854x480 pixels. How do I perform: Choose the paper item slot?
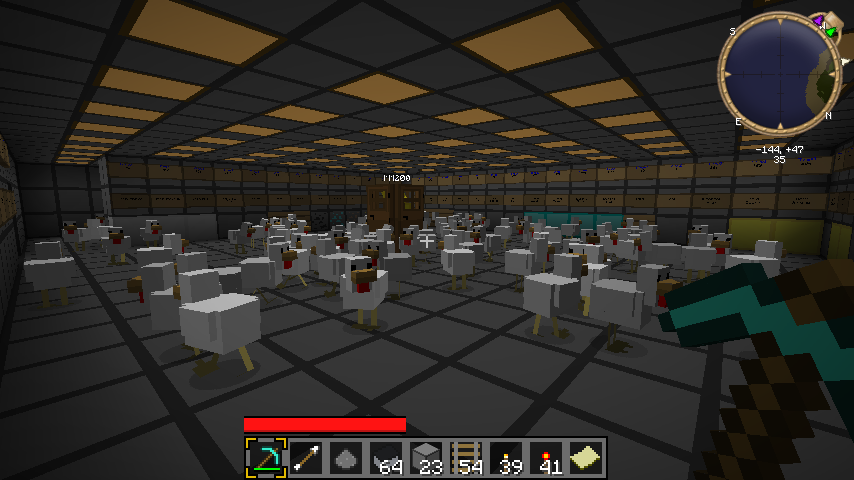(586, 458)
